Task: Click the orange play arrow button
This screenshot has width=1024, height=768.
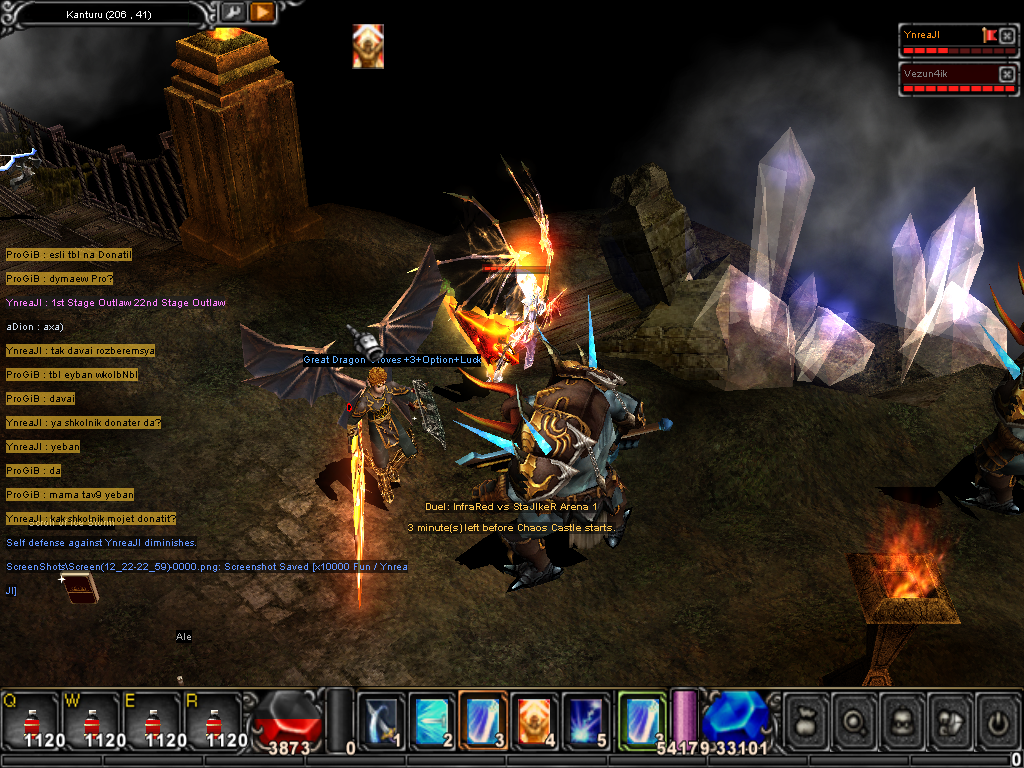Action: coord(261,12)
